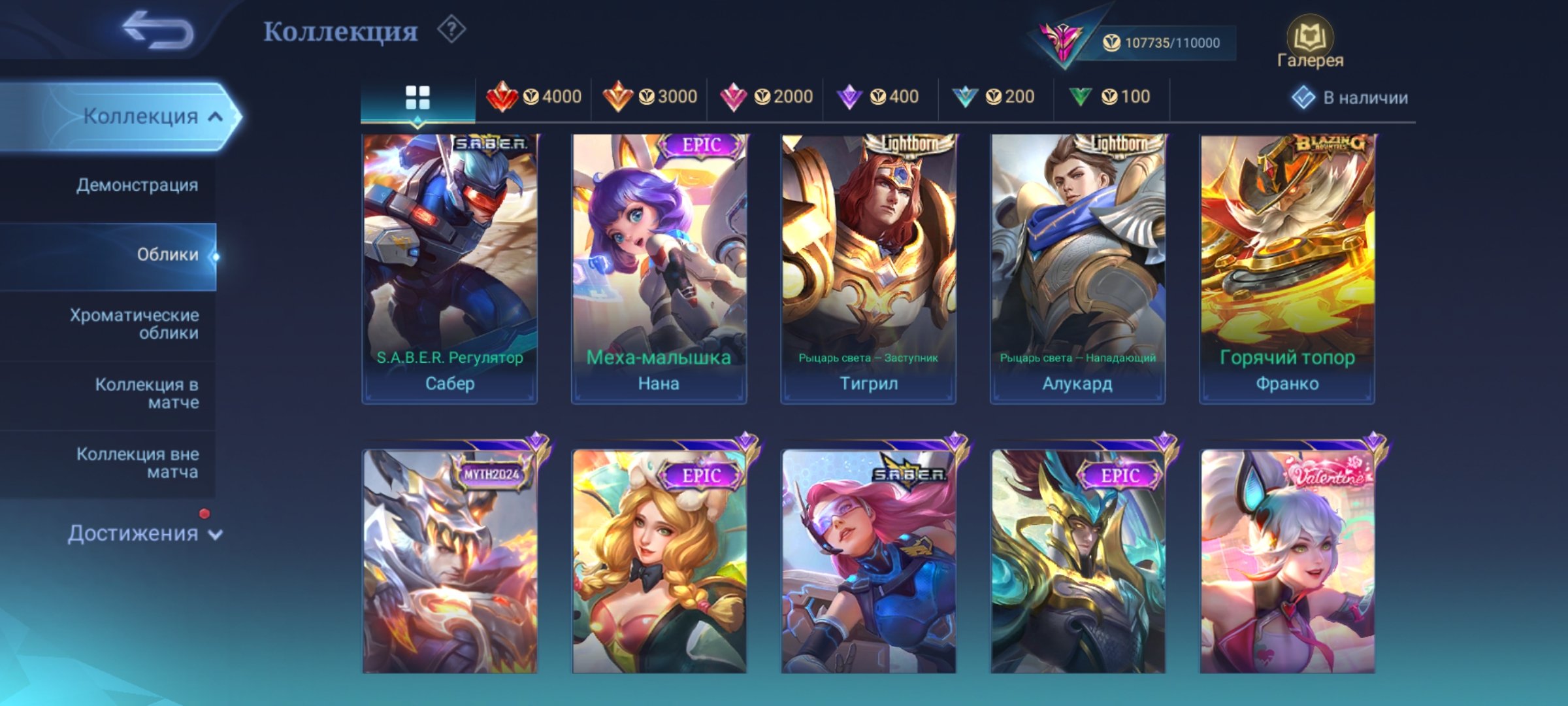The height and width of the screenshot is (706, 1568).
Task: Select the orange 3000-ticket rarity filter icon
Action: coord(617,97)
